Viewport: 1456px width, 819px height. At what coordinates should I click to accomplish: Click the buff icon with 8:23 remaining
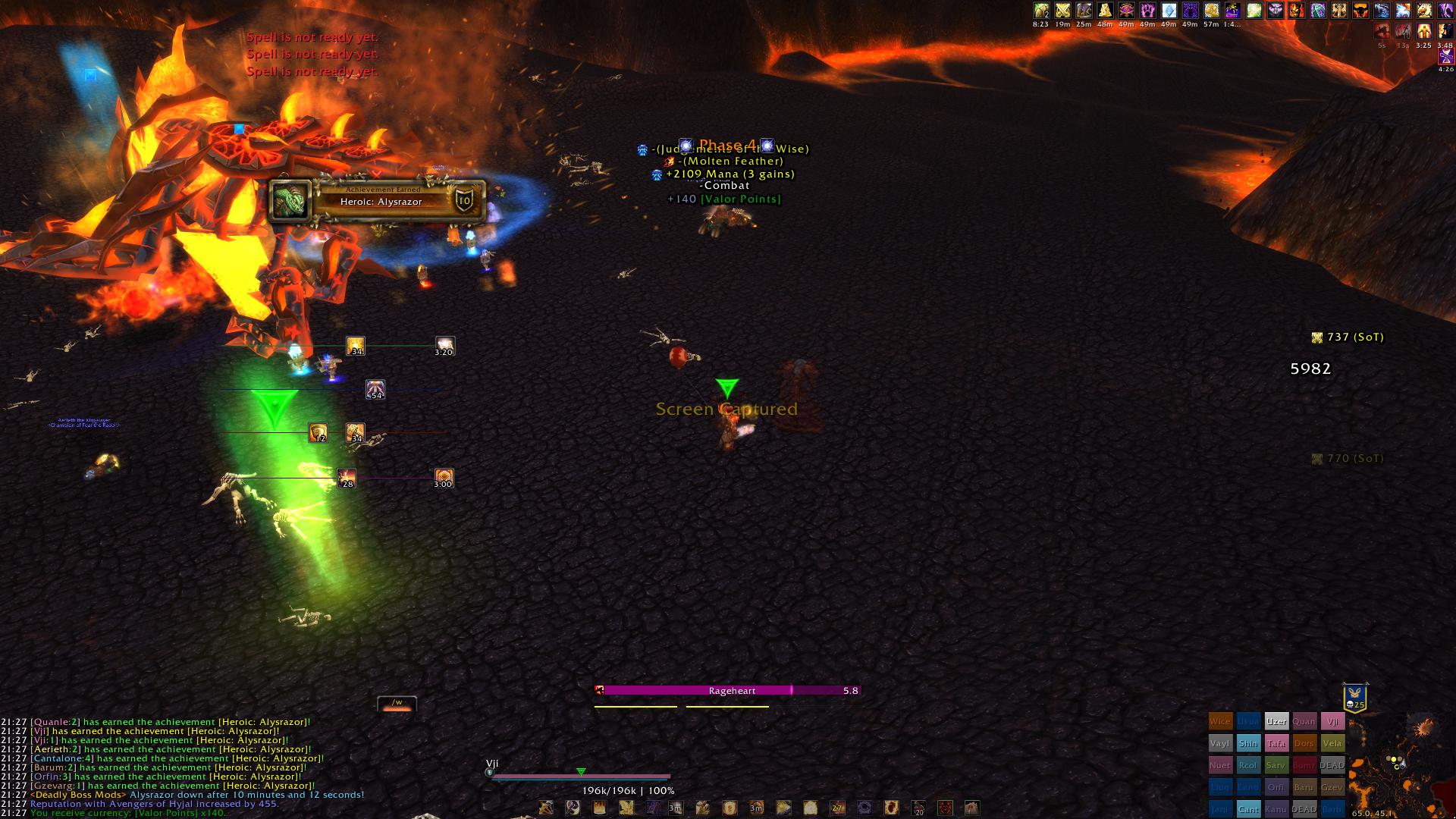click(x=1041, y=11)
